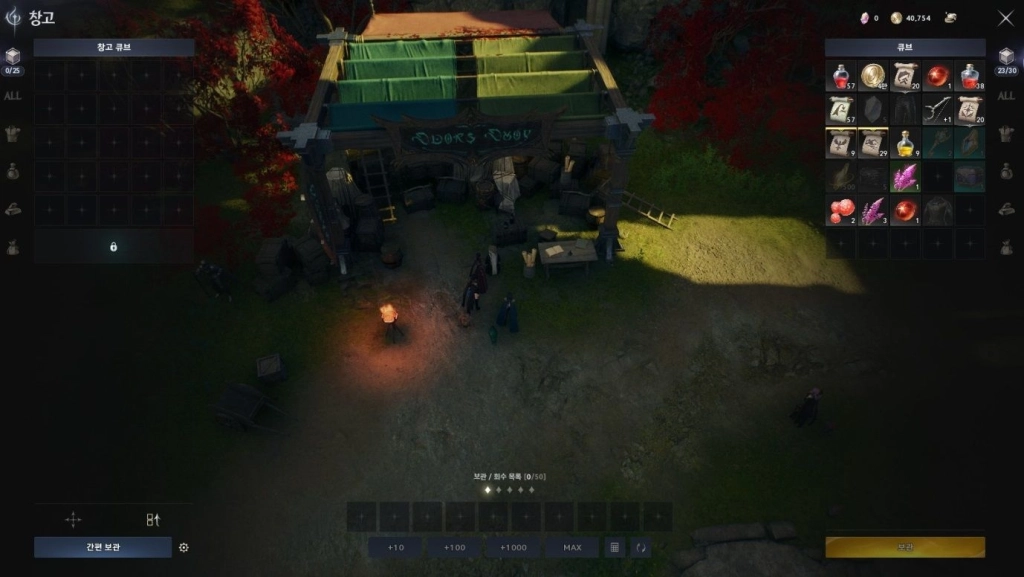This screenshot has height=577, width=1024.
Task: Choose the +1000 quantity button
Action: (513, 547)
